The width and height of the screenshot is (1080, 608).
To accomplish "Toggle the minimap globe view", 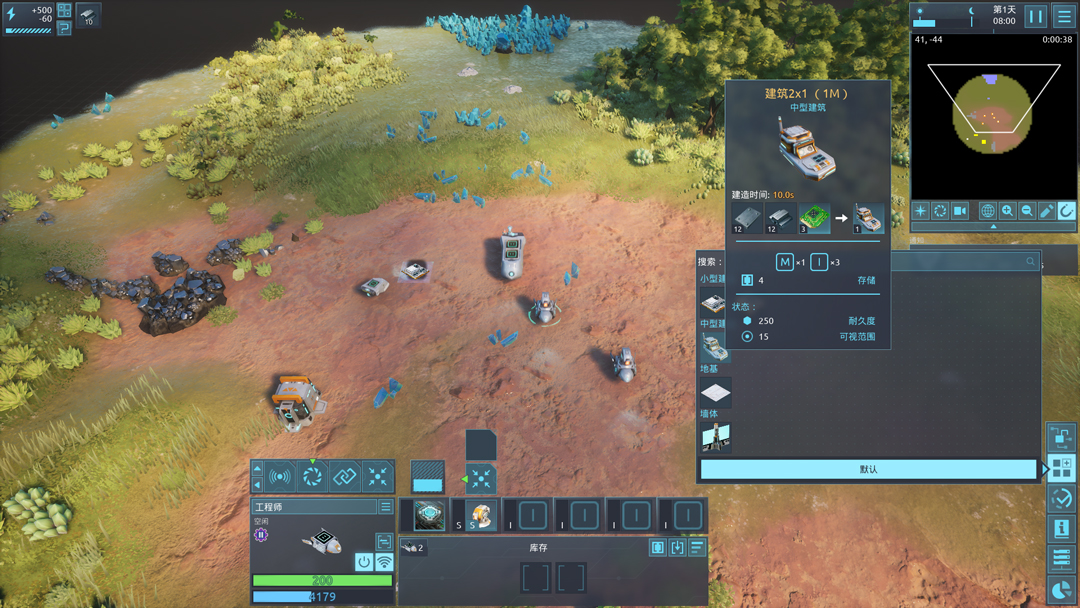I will point(988,211).
